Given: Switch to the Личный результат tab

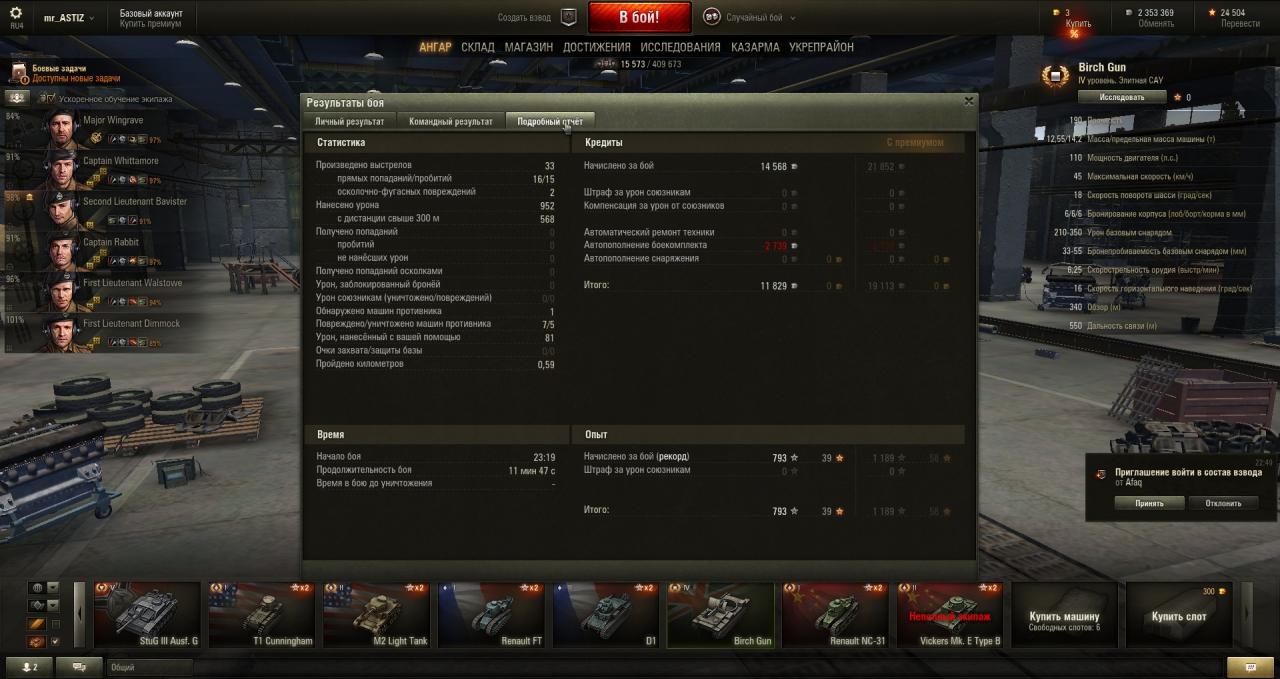Looking at the screenshot, I should click(x=349, y=121).
